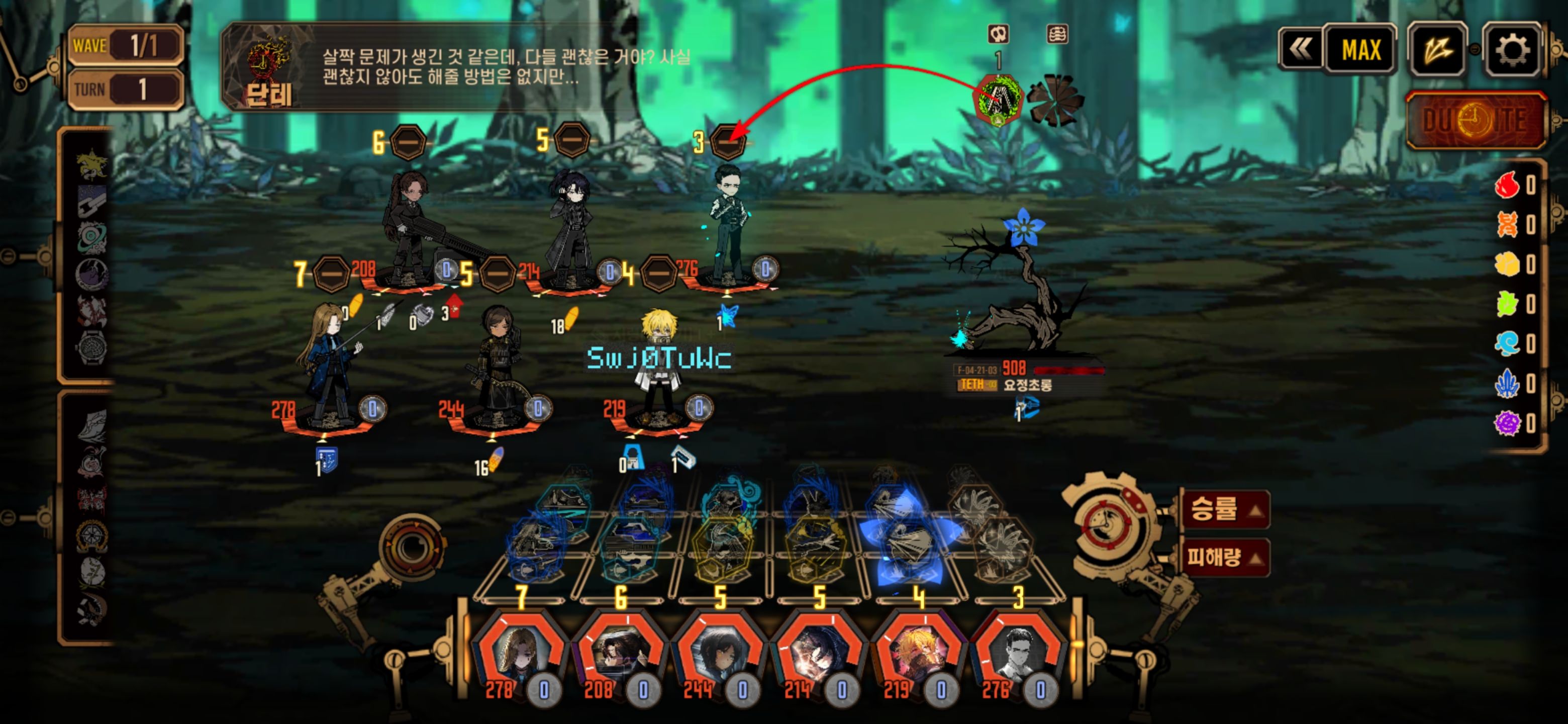Click the lightning arrow icon button beside MAX

click(x=1436, y=50)
